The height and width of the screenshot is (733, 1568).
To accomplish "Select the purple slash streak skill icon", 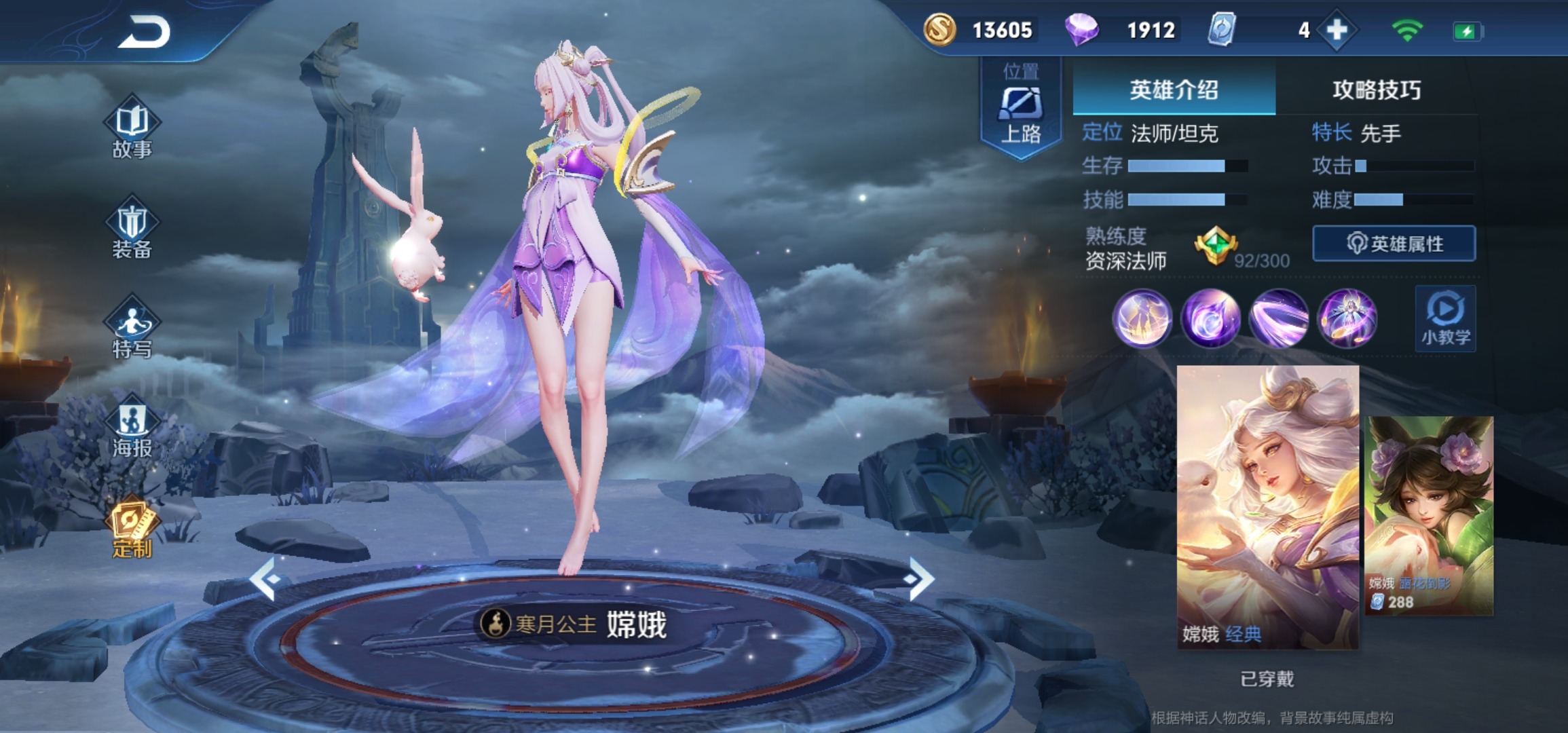I will coord(1279,318).
